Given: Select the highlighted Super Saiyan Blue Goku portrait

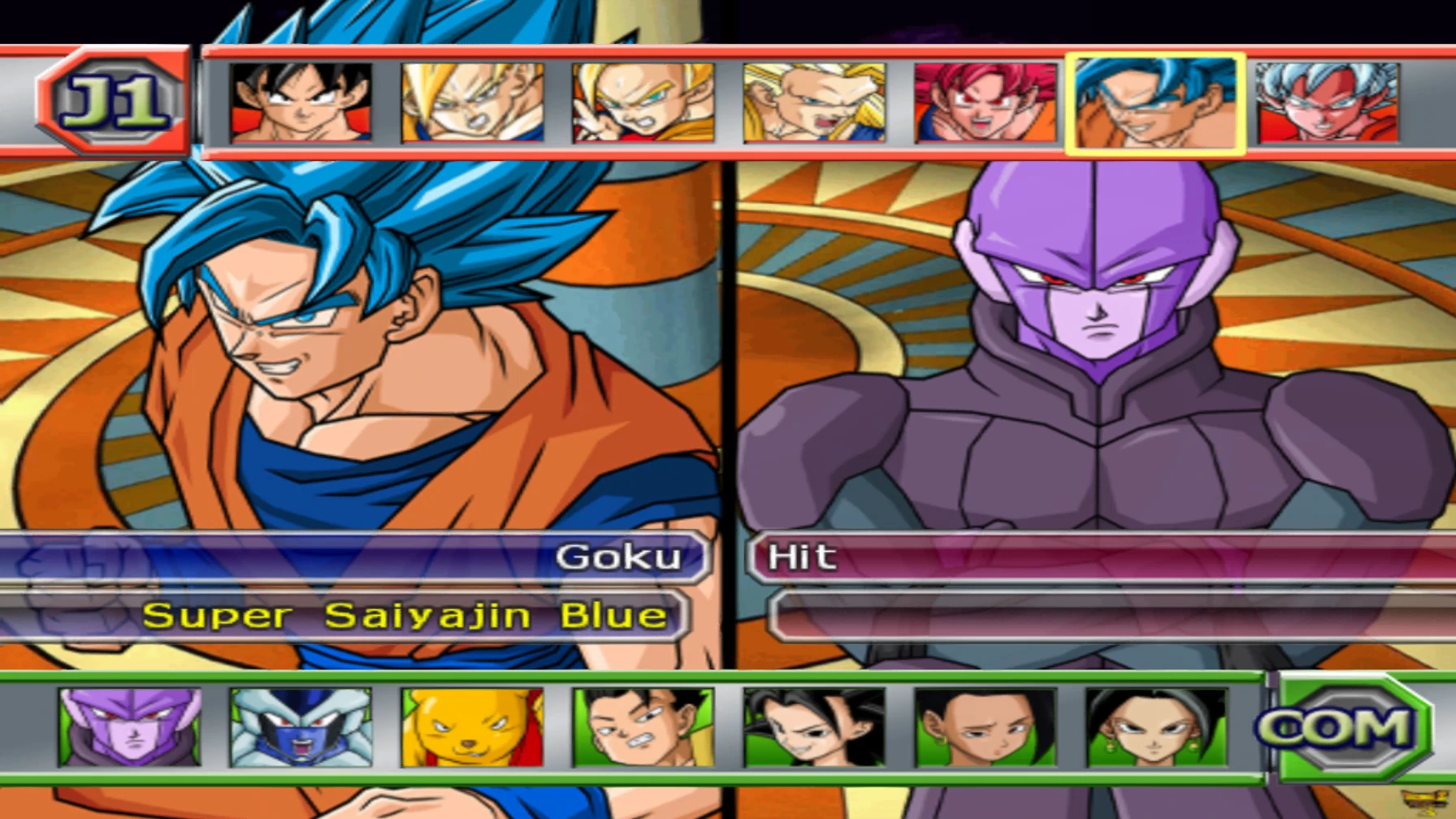Looking at the screenshot, I should [x=1155, y=104].
